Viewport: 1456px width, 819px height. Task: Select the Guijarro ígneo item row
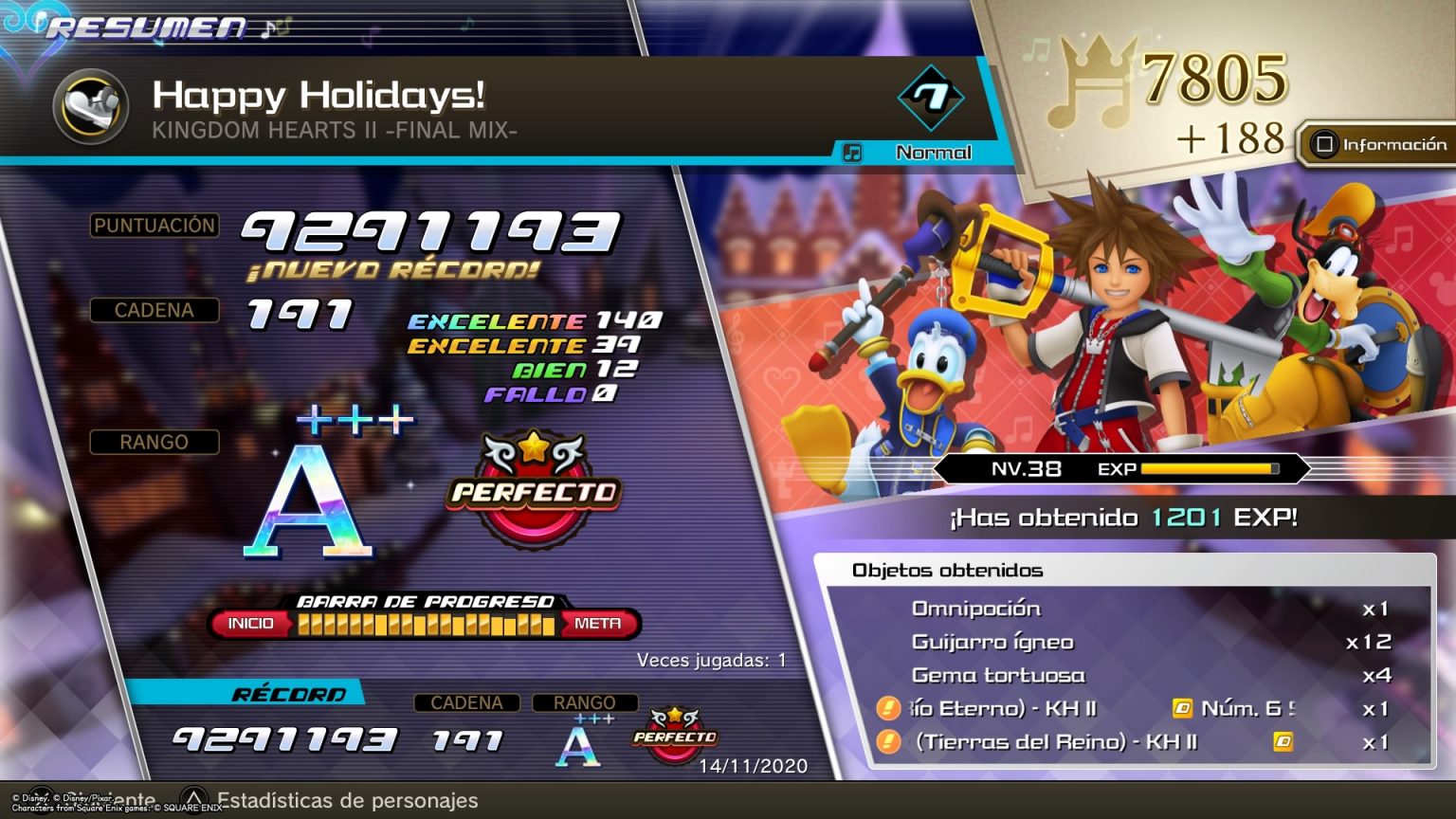(x=1128, y=642)
